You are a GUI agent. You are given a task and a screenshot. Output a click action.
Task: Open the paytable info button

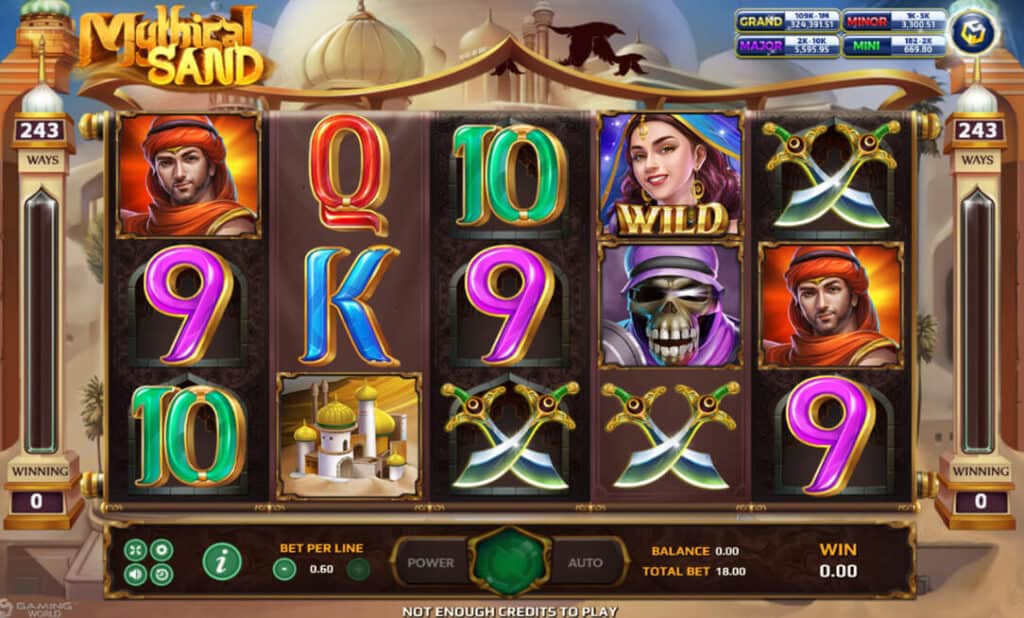click(222, 562)
